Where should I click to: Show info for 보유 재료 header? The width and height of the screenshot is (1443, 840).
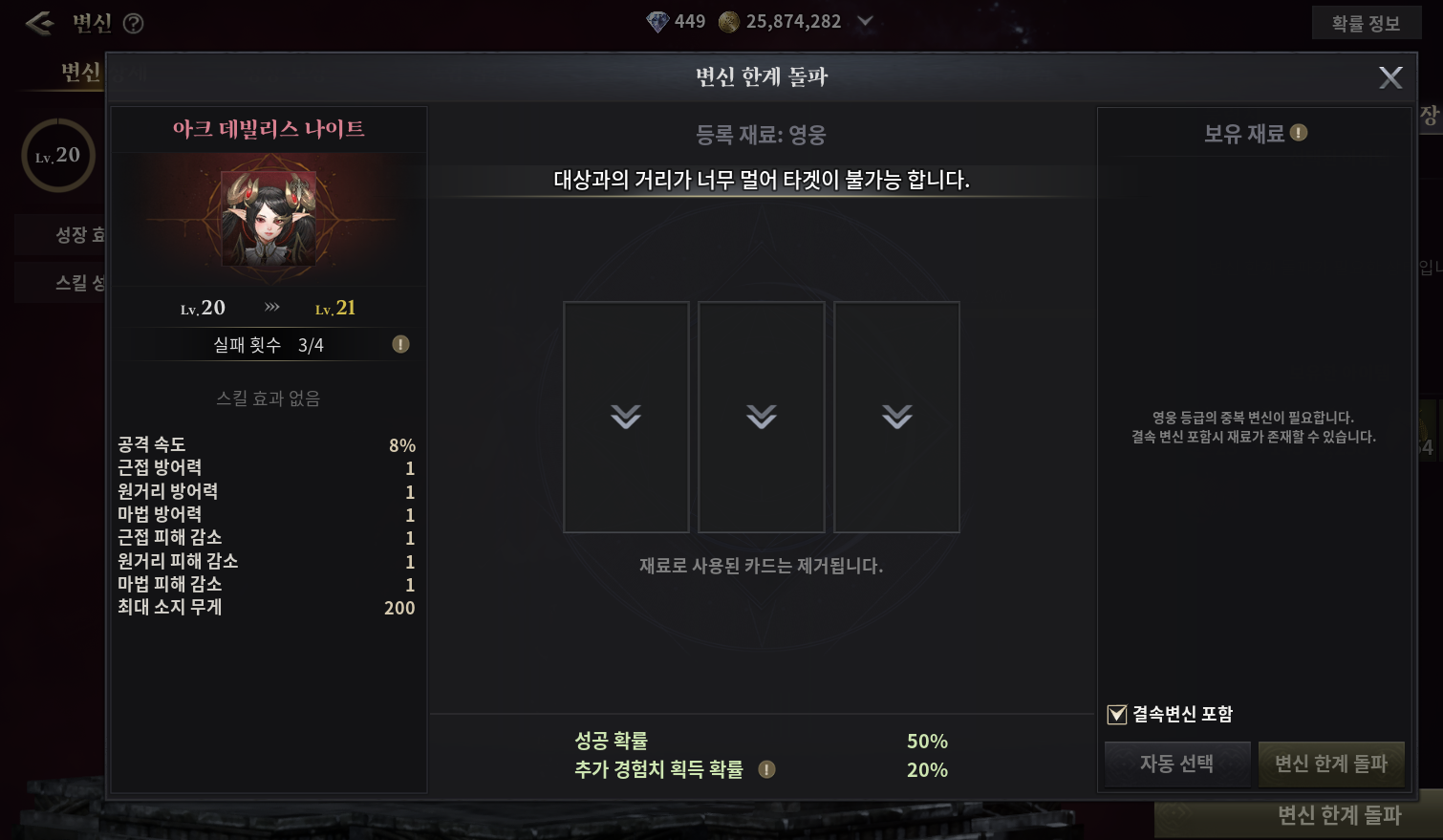pyautogui.click(x=1299, y=133)
